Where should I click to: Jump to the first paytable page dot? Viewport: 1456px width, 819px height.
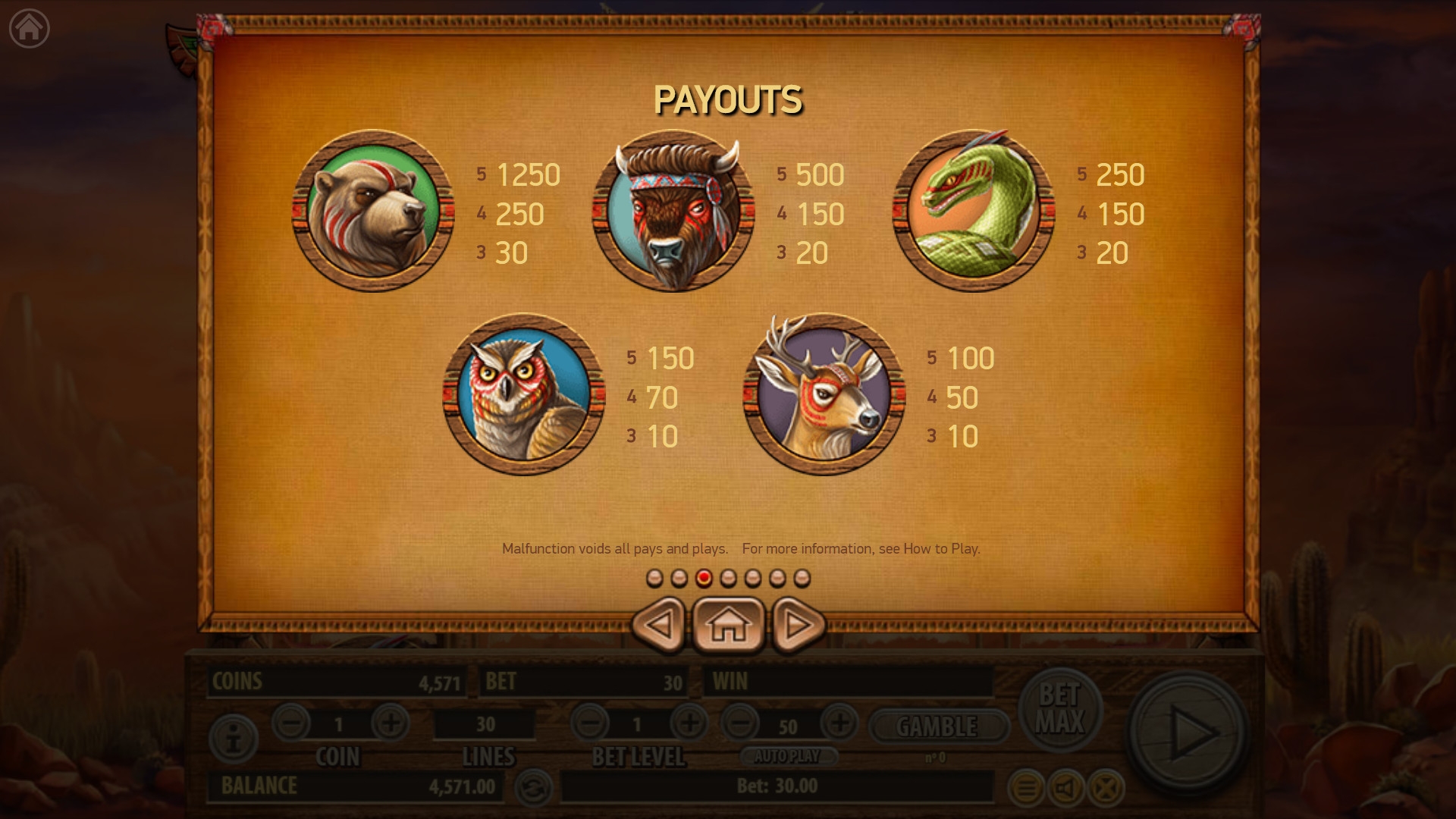coord(654,579)
